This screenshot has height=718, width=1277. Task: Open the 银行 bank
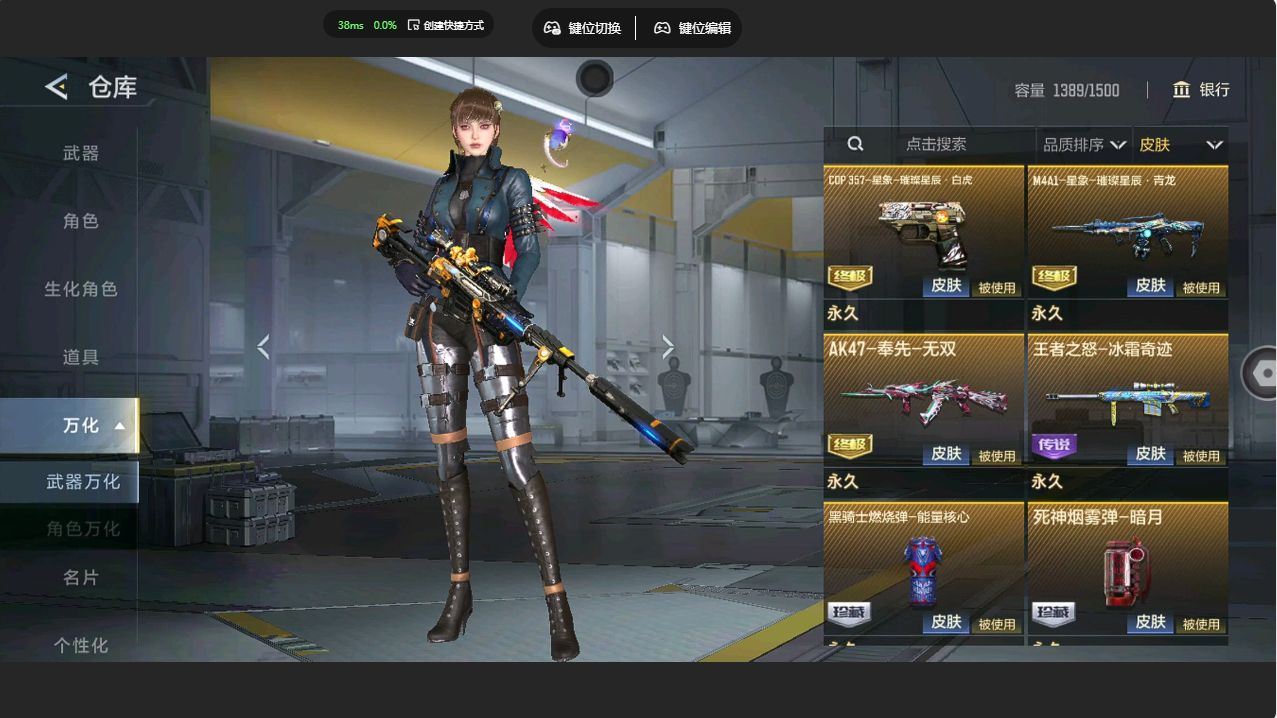(1201, 90)
